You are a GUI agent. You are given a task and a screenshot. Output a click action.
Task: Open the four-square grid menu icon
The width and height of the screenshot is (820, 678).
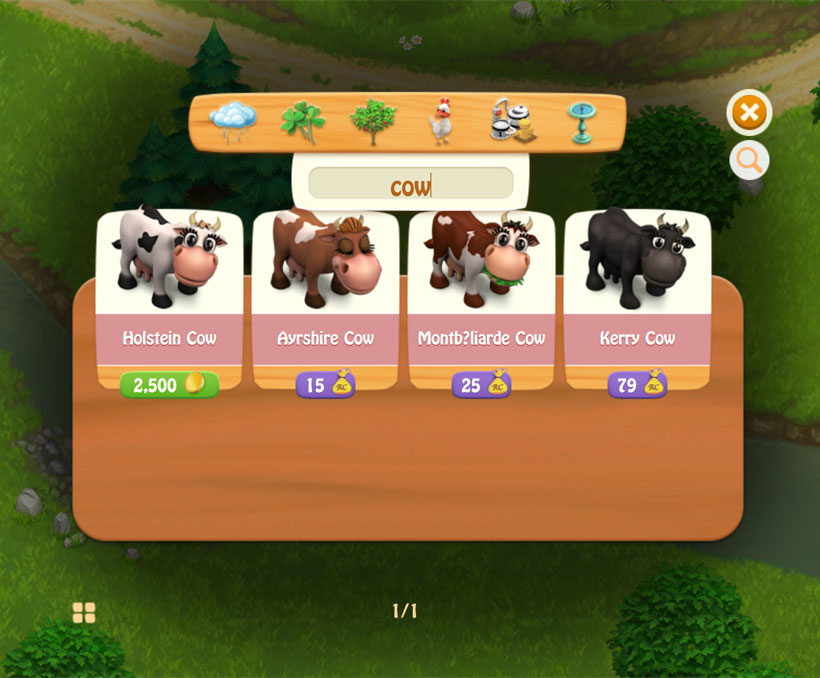pyautogui.click(x=84, y=612)
